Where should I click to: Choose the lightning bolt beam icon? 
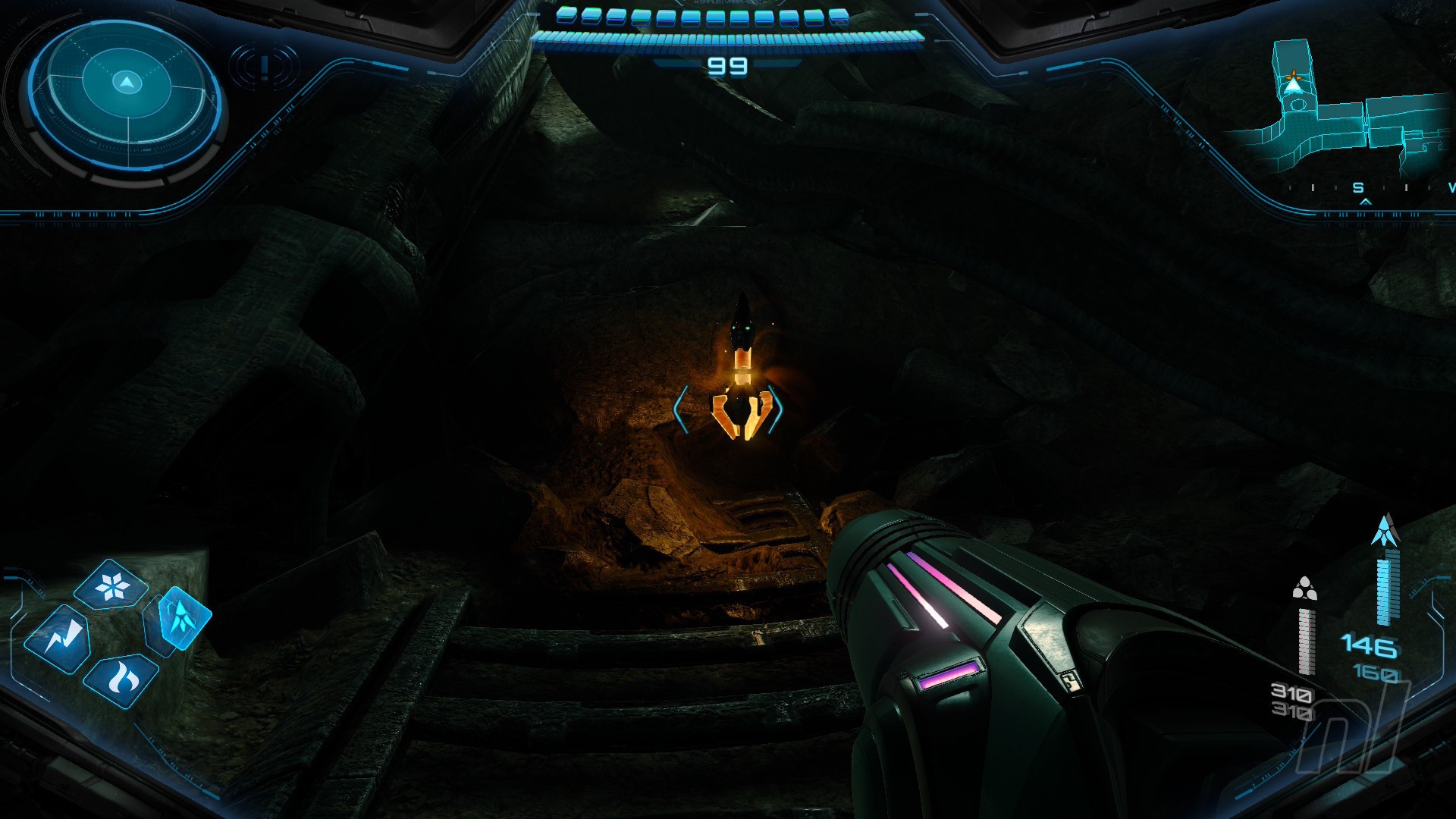(x=58, y=639)
